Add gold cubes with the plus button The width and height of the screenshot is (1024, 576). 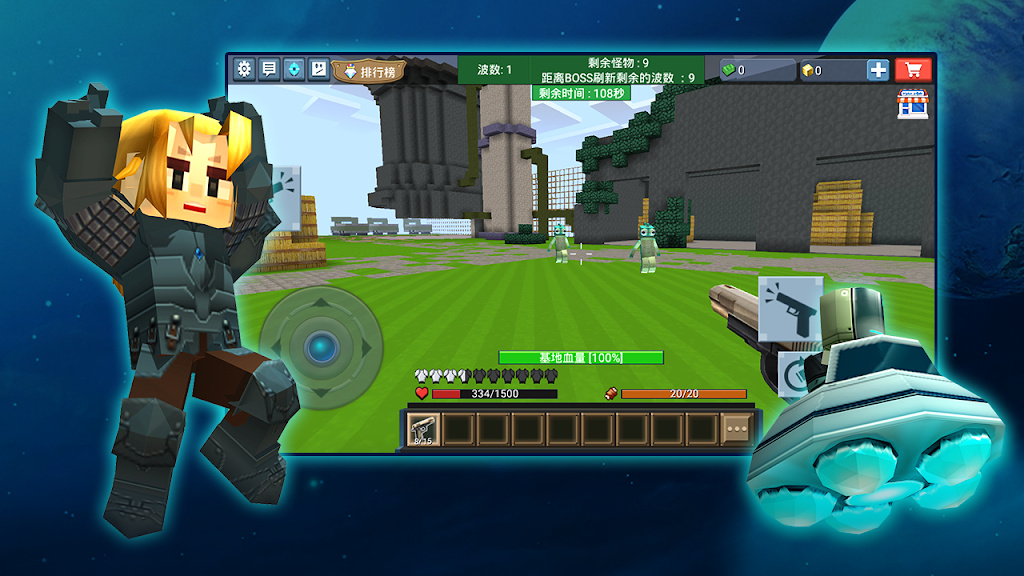pos(877,70)
